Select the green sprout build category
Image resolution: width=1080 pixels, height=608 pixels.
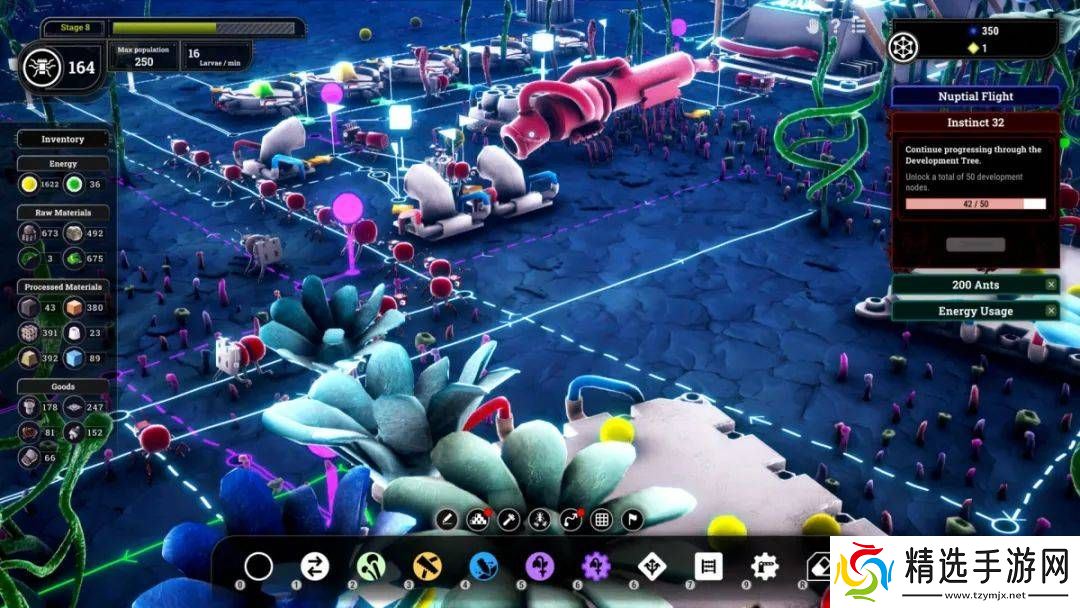coord(371,567)
